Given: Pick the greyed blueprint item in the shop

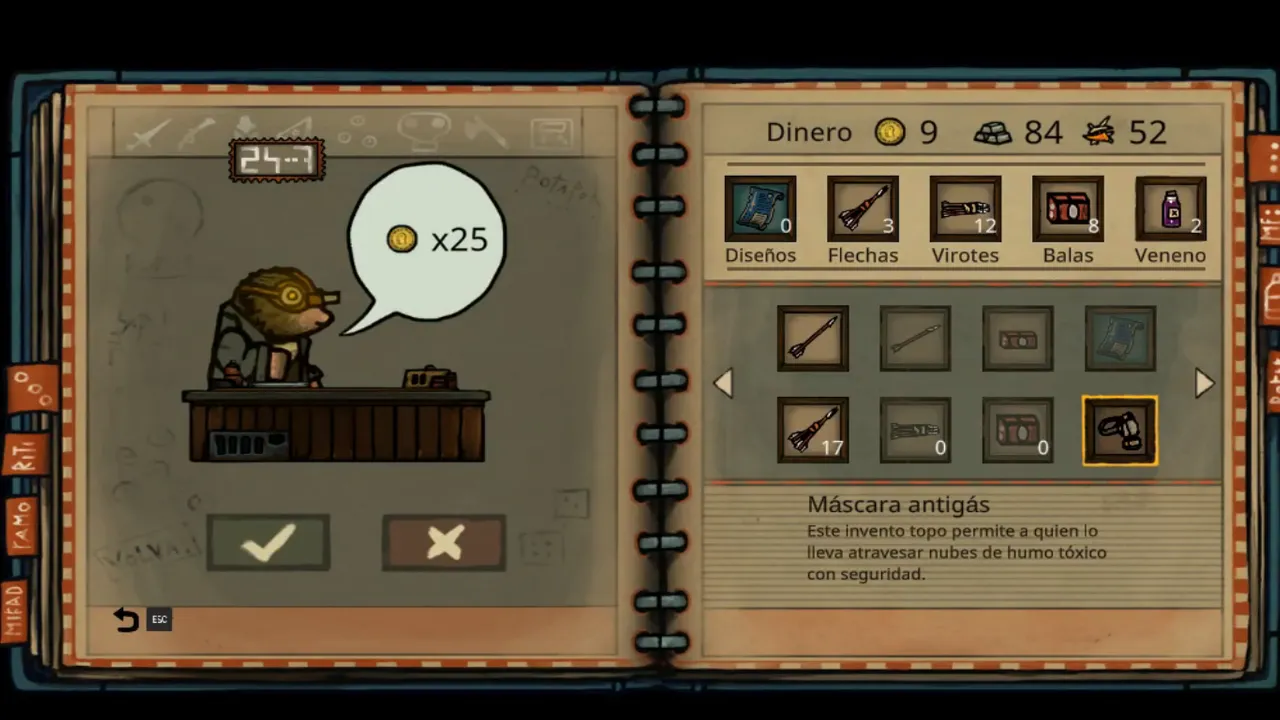Looking at the screenshot, I should click(x=1120, y=339).
